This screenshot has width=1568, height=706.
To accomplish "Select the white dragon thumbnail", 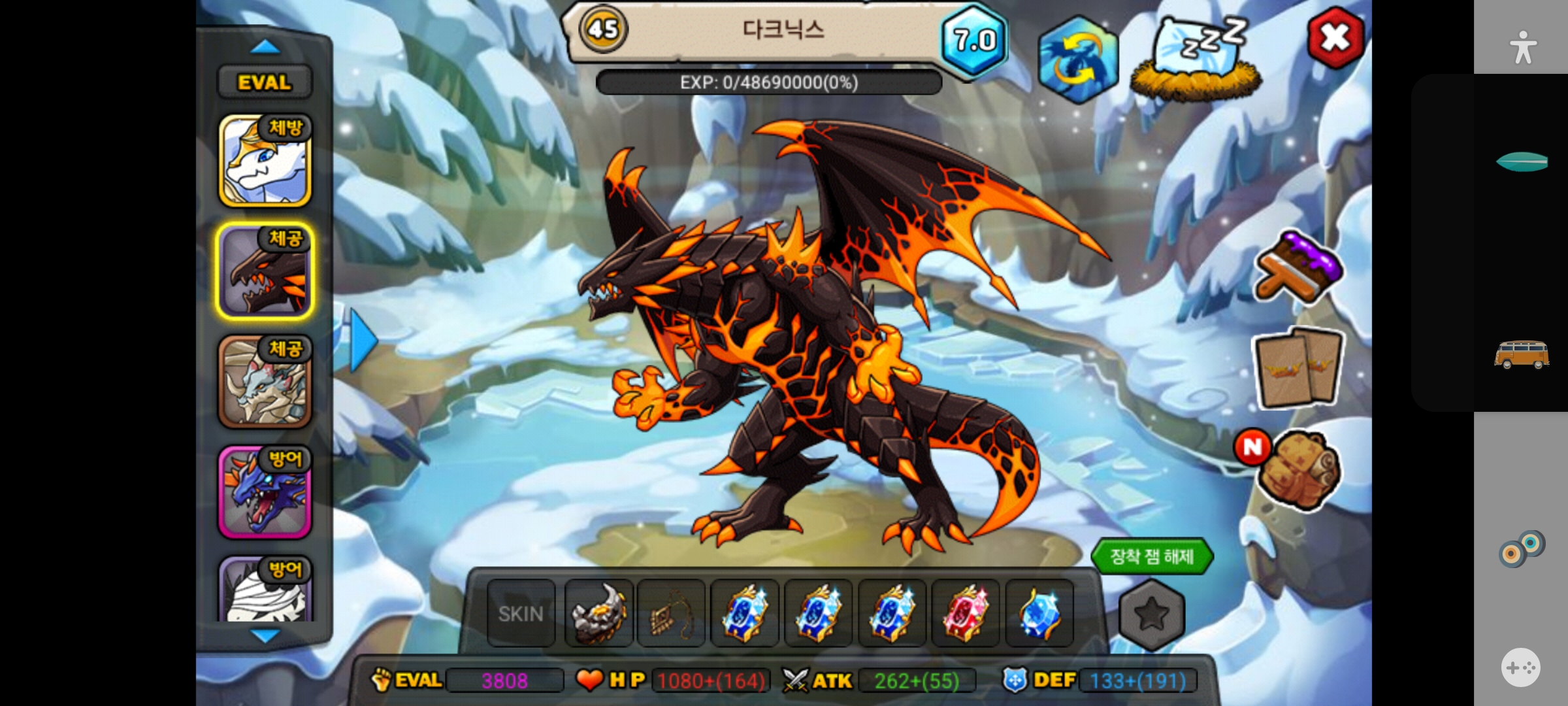I will coord(265,161).
